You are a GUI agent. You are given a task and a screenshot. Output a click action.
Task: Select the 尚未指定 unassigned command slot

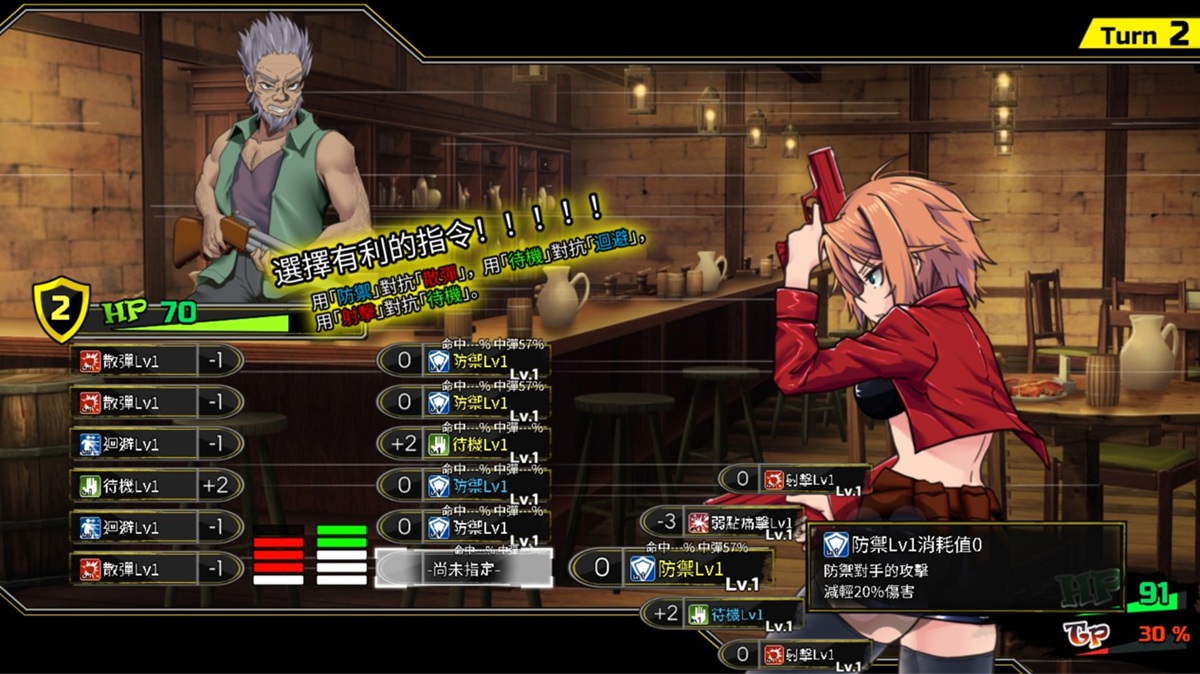463,568
